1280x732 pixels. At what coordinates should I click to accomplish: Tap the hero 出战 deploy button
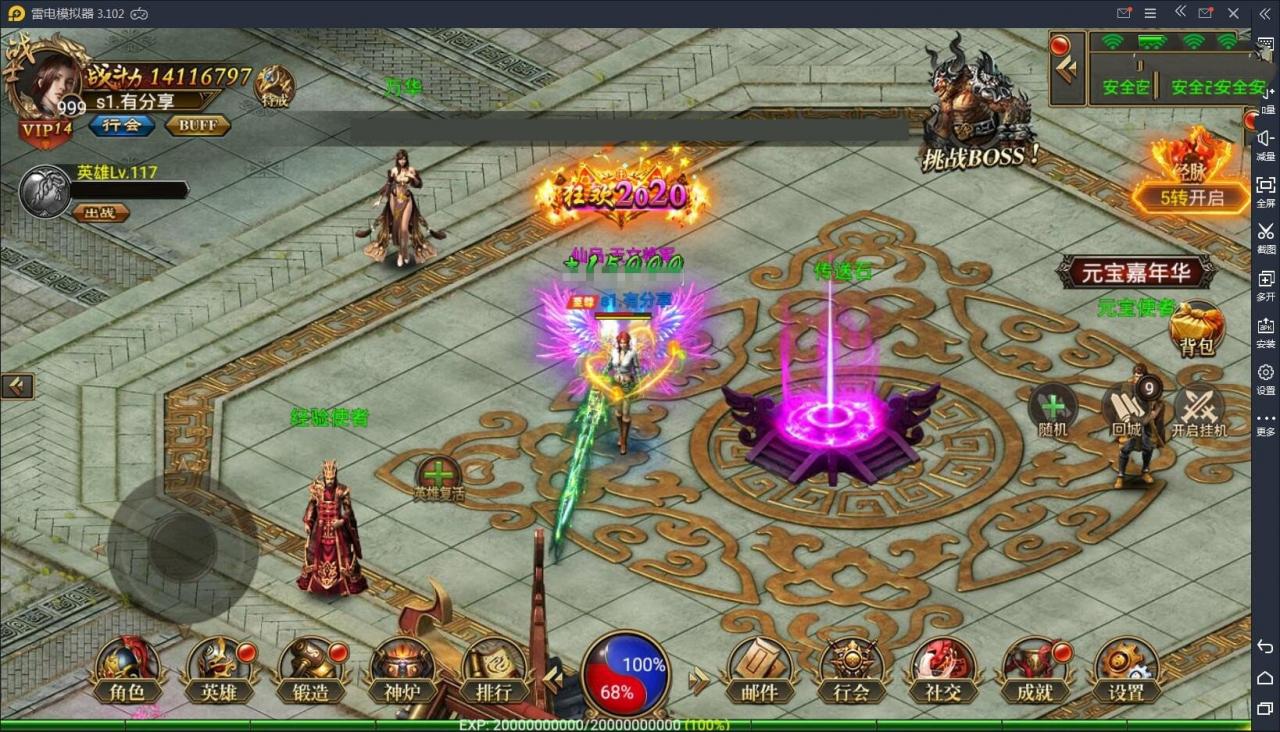101,212
